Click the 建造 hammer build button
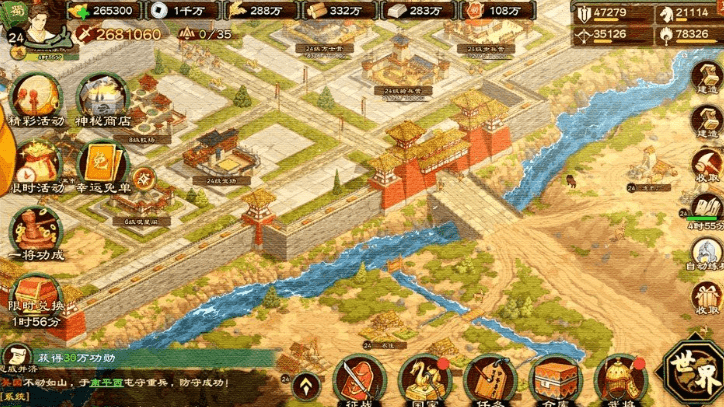The image size is (724, 407). 708,120
